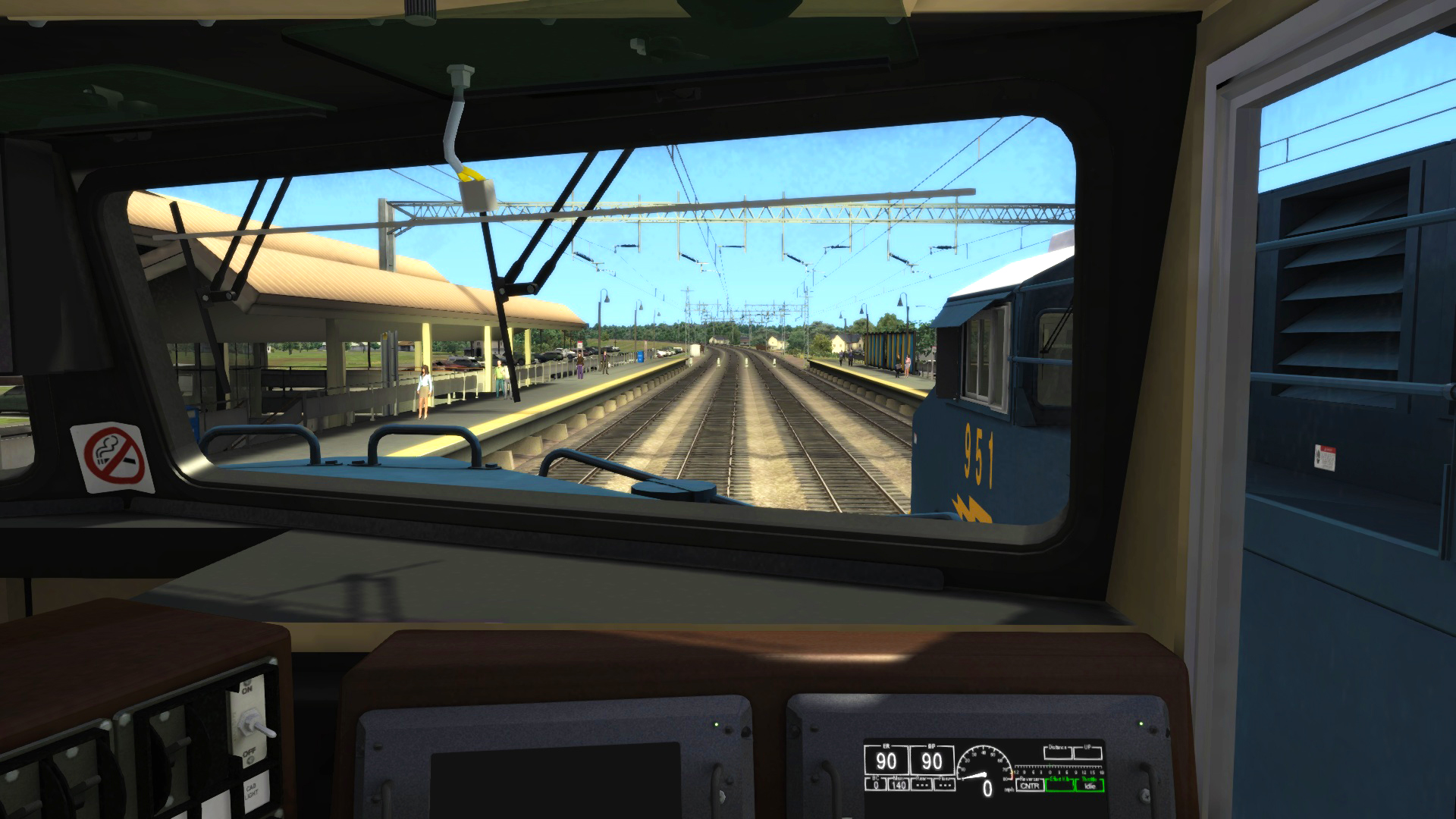The width and height of the screenshot is (1456, 819).
Task: Click the ER pressure readout showing 90
Action: (886, 761)
